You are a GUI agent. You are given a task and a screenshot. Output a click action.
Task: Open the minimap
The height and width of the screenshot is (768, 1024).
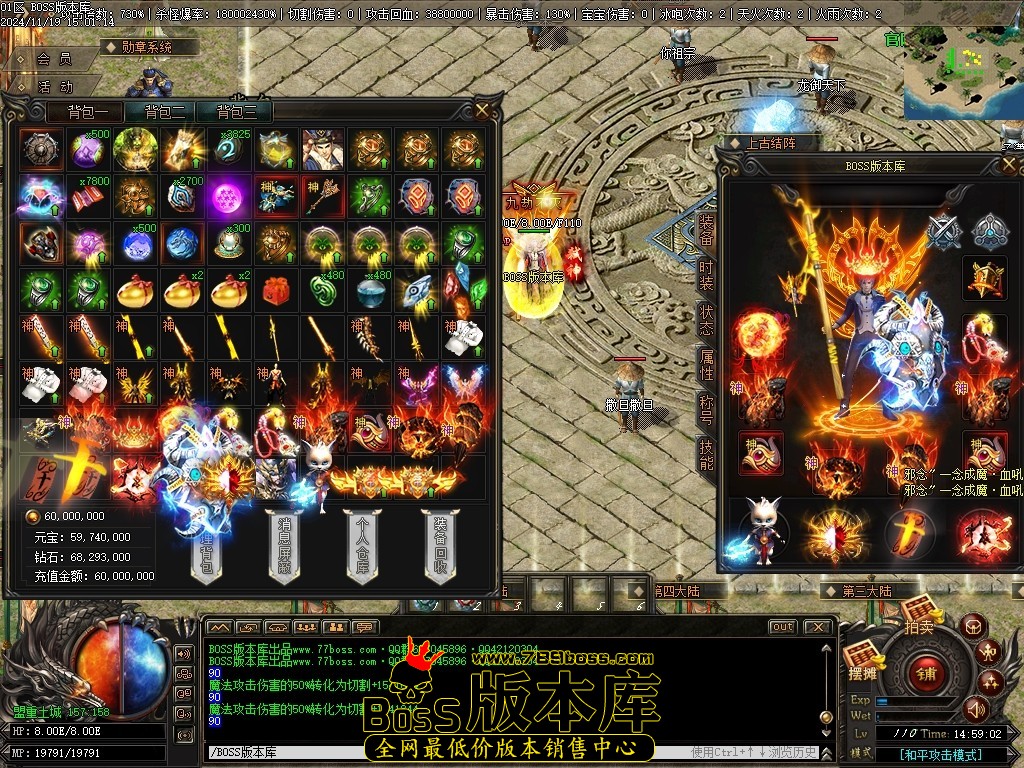click(960, 75)
